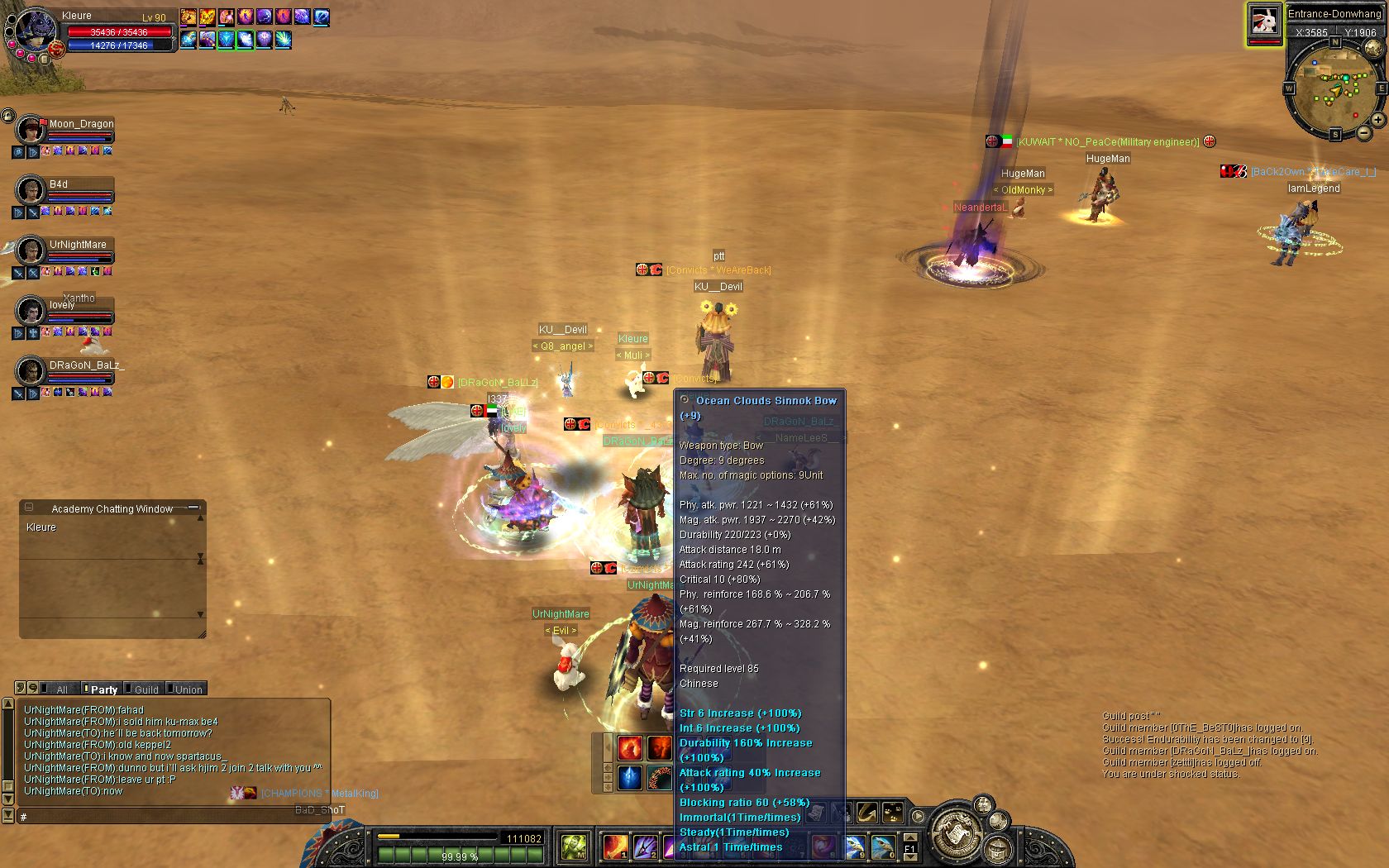Use the blue hawk skill in slot 0

click(x=883, y=846)
